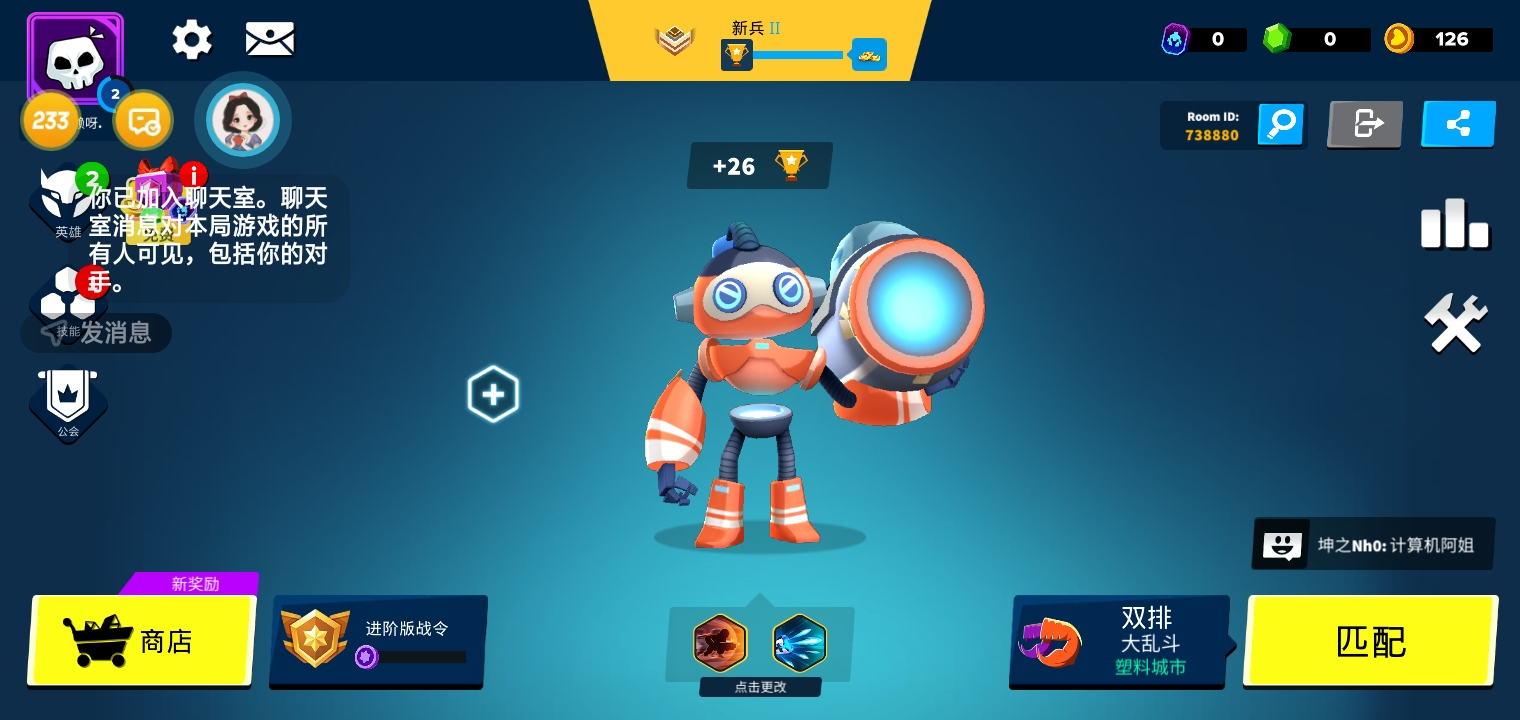Invite a teammate with the hexagon plus
1520x720 pixels.
click(x=493, y=394)
